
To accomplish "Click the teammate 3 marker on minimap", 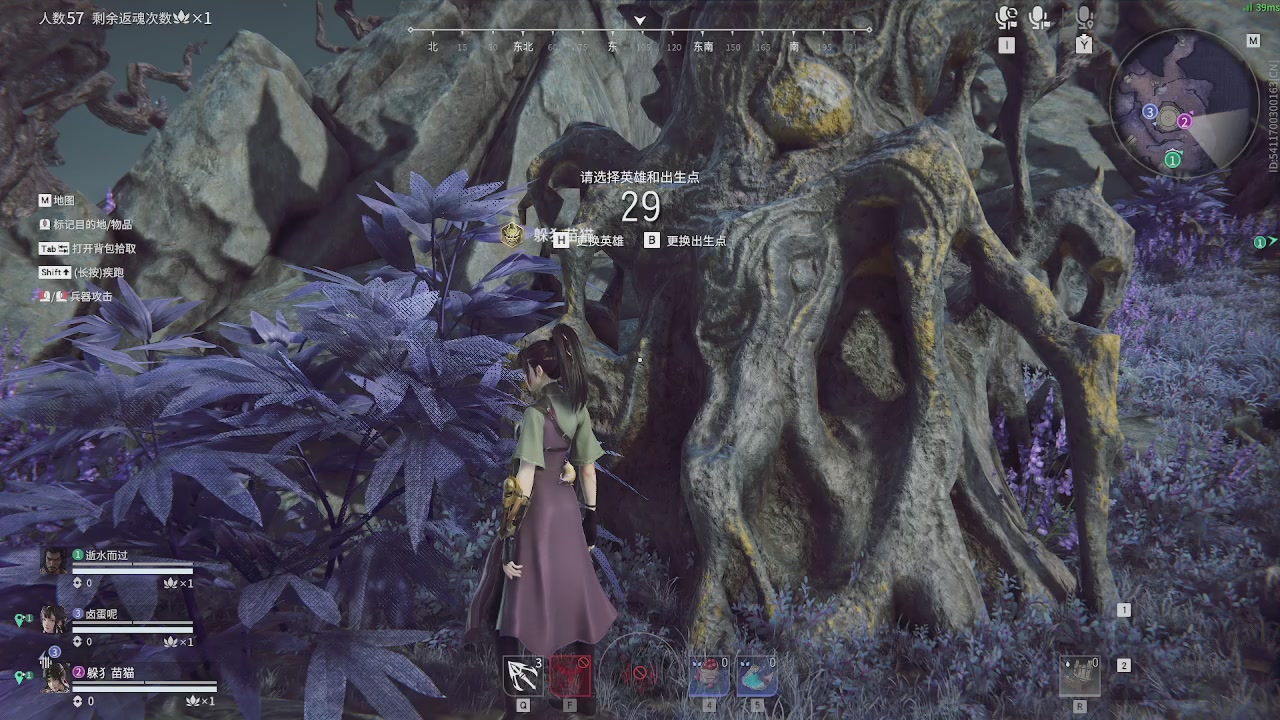I will click(x=1150, y=112).
